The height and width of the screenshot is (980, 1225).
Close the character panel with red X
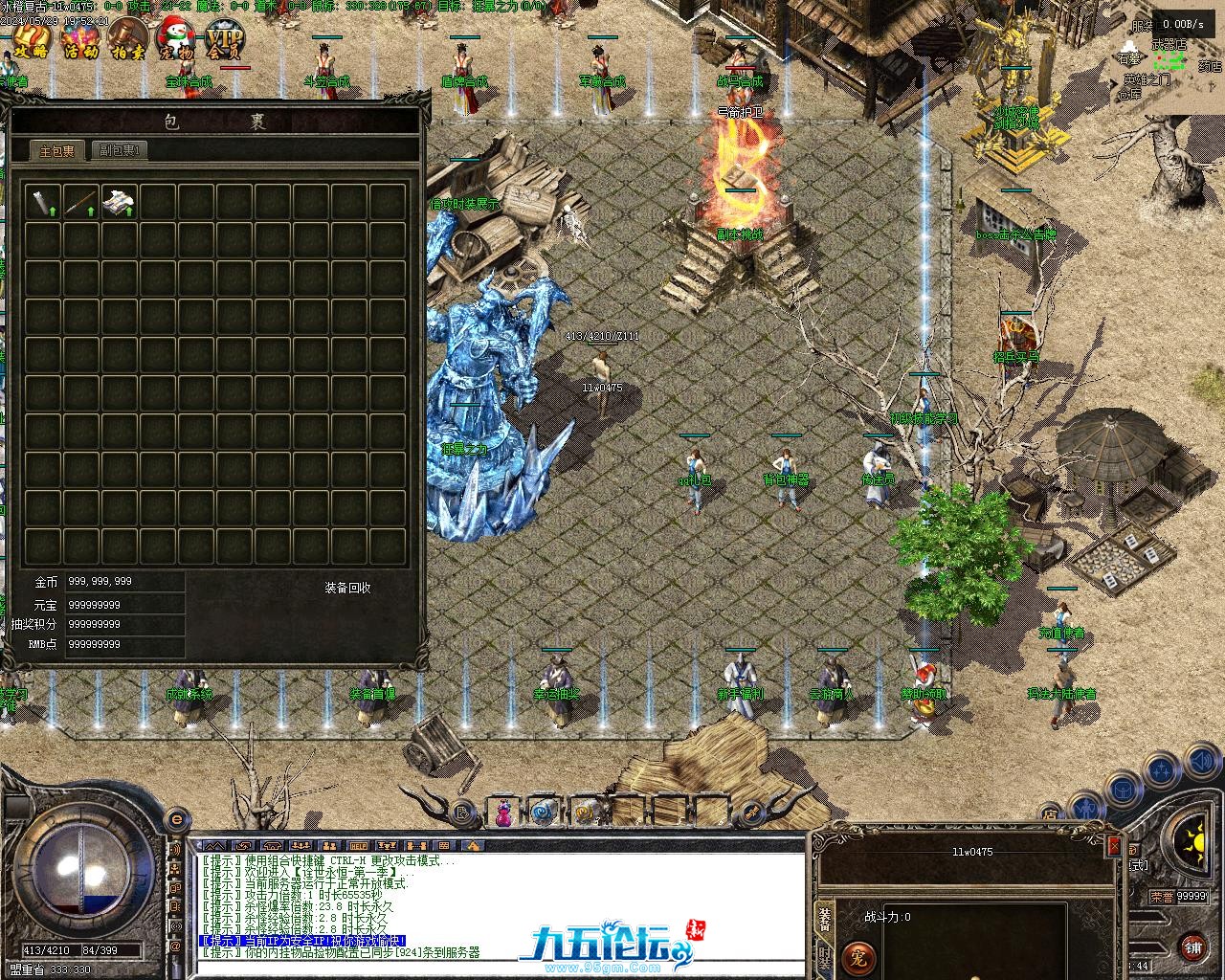point(1115,845)
